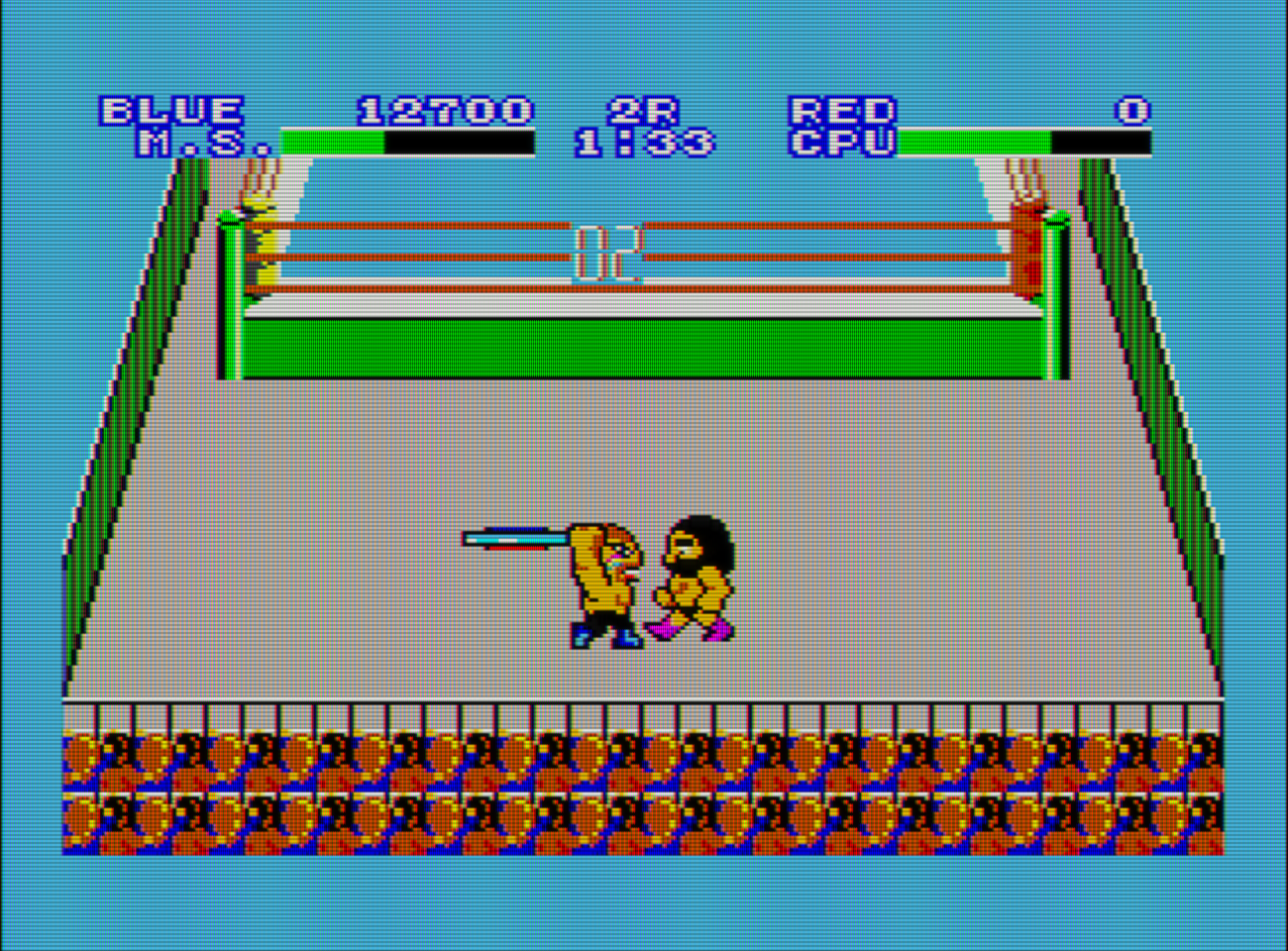Select the dark-haired CPU wrestler
Screen dimensions: 1288x951
click(x=694, y=580)
